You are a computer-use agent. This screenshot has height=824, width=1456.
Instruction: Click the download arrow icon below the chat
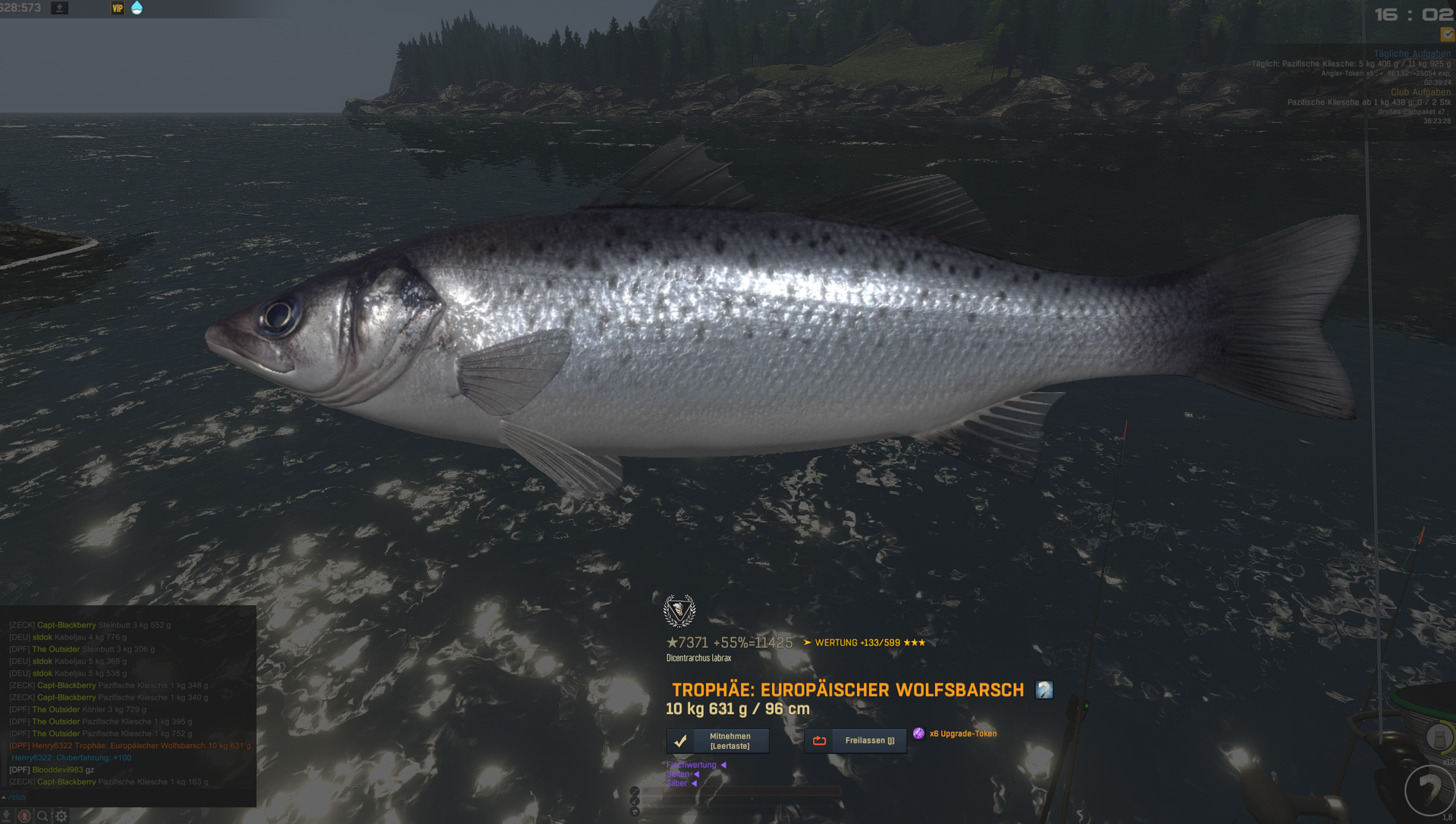pos(6,816)
